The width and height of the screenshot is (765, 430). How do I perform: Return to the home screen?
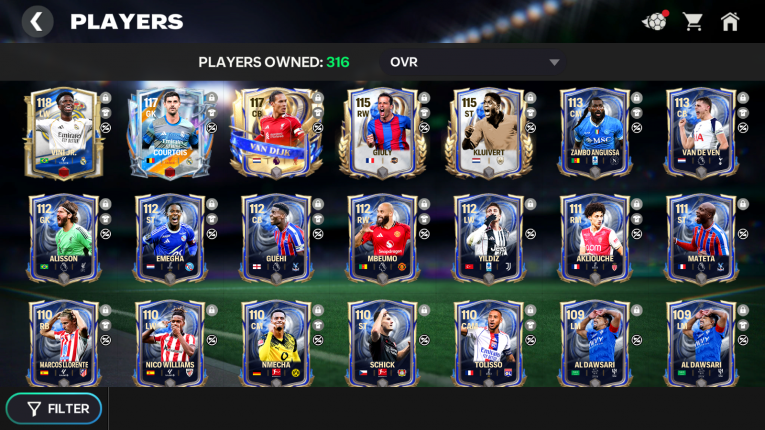[730, 21]
